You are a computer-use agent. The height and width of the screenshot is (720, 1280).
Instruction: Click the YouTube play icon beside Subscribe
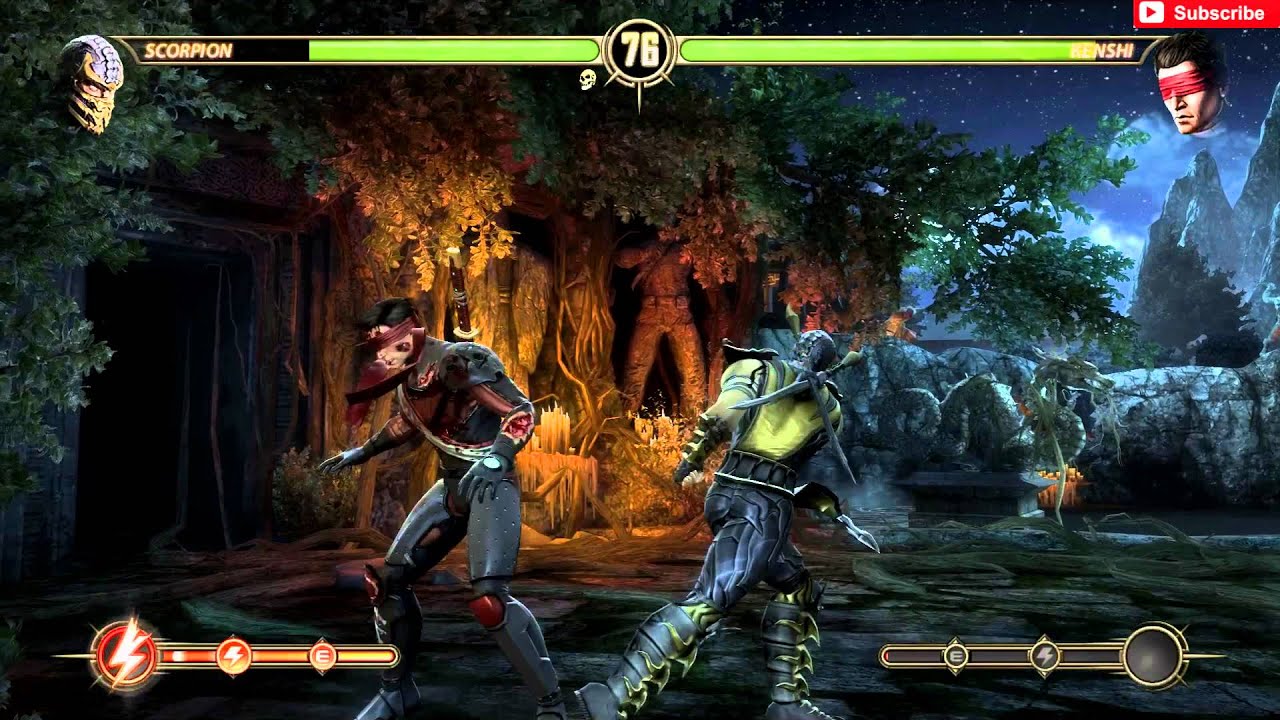point(1152,14)
